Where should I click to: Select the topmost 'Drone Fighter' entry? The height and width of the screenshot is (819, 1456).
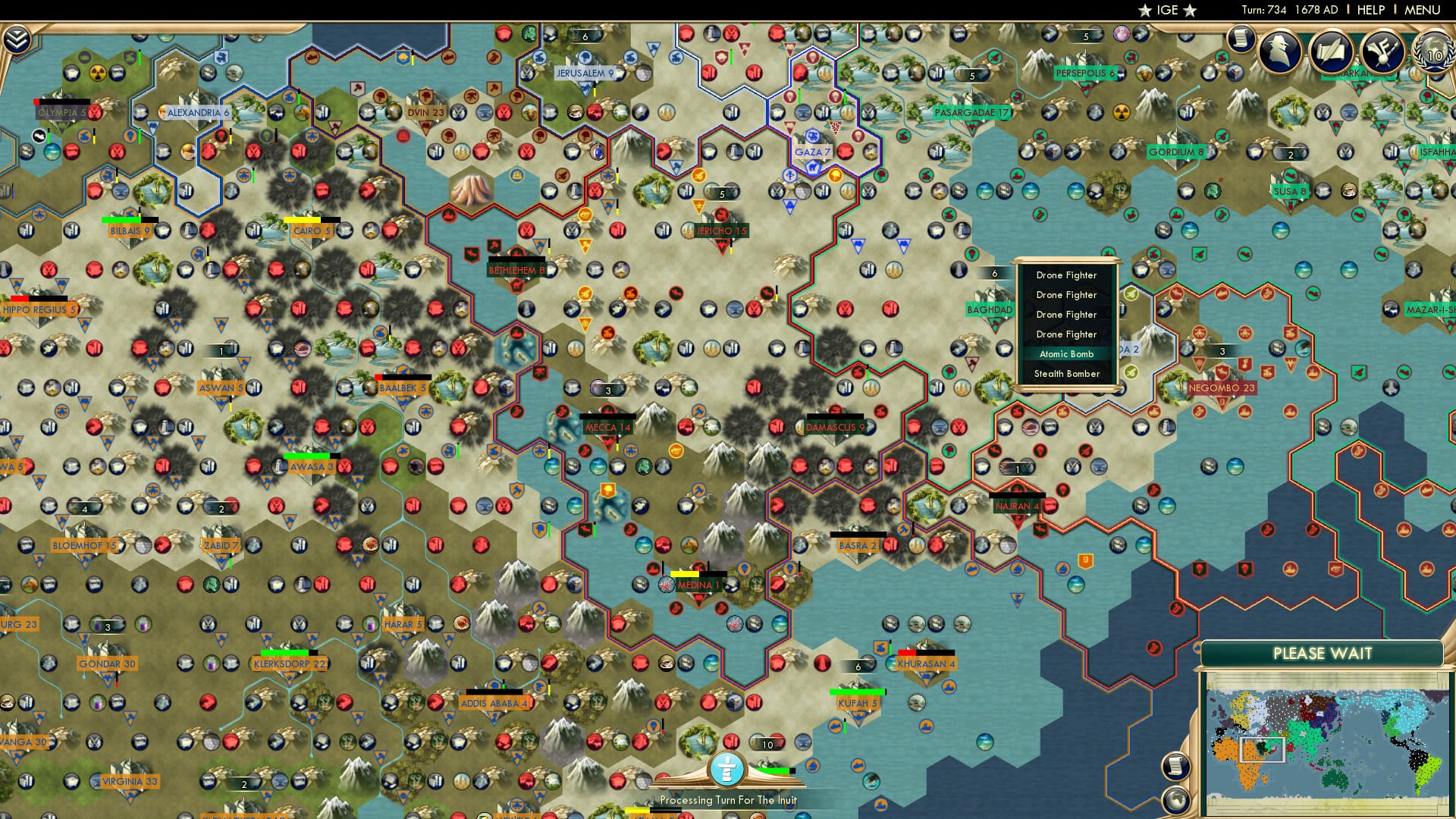point(1067,275)
